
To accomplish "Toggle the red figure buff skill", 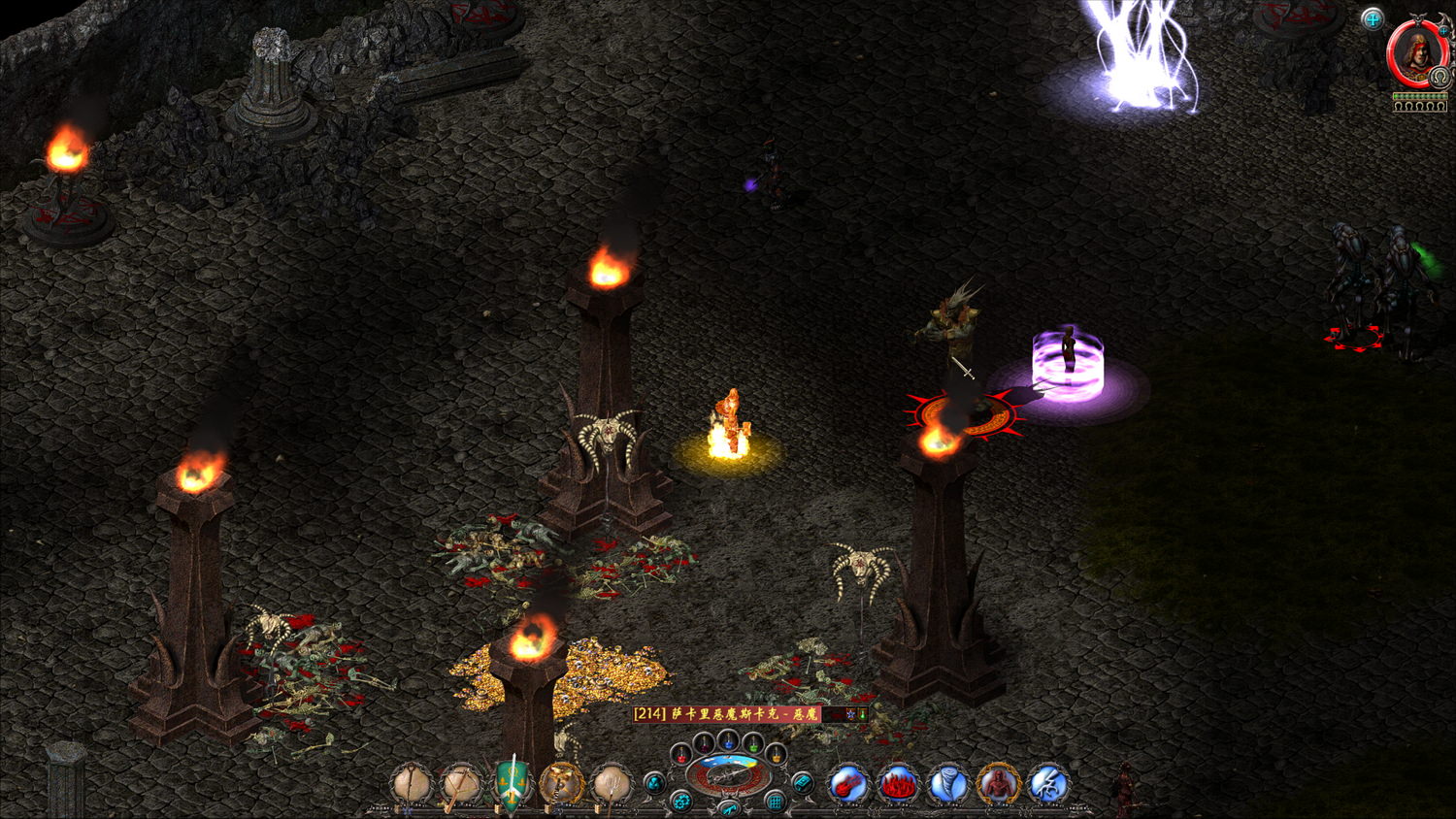I will point(997,784).
